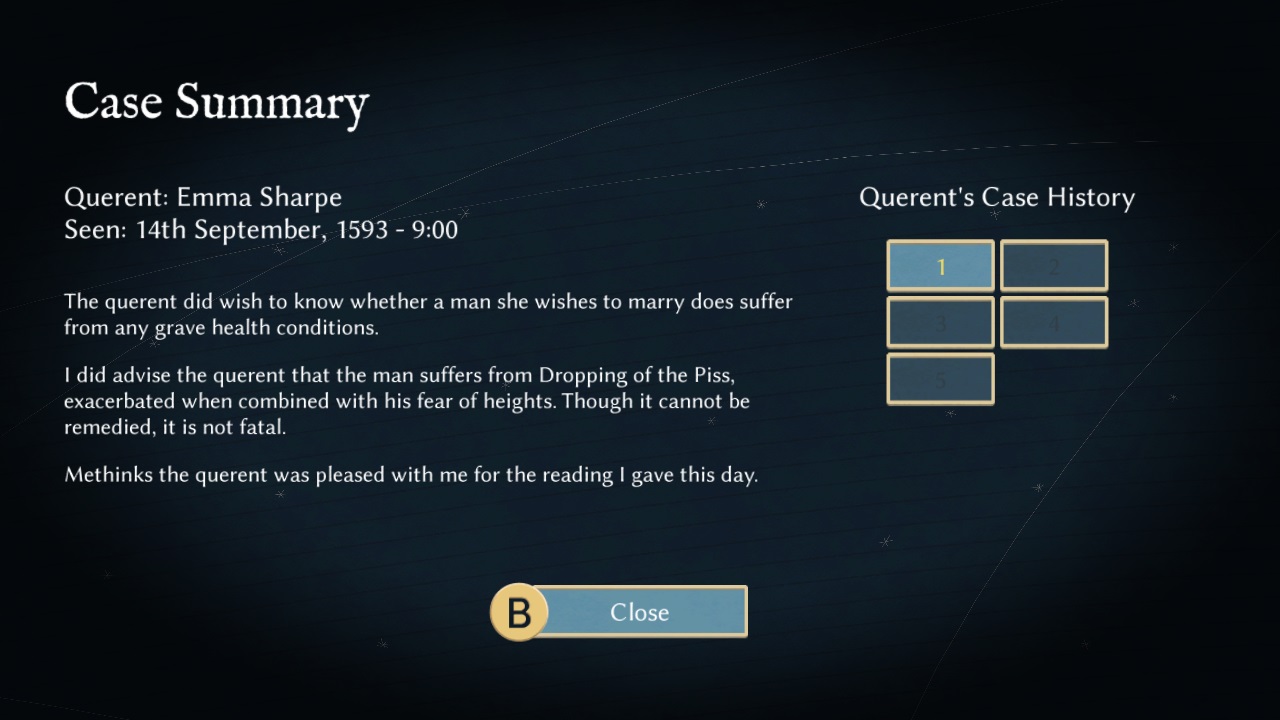Viewport: 1280px width, 720px height.
Task: Click the last empty case slot
Action: [939, 379]
